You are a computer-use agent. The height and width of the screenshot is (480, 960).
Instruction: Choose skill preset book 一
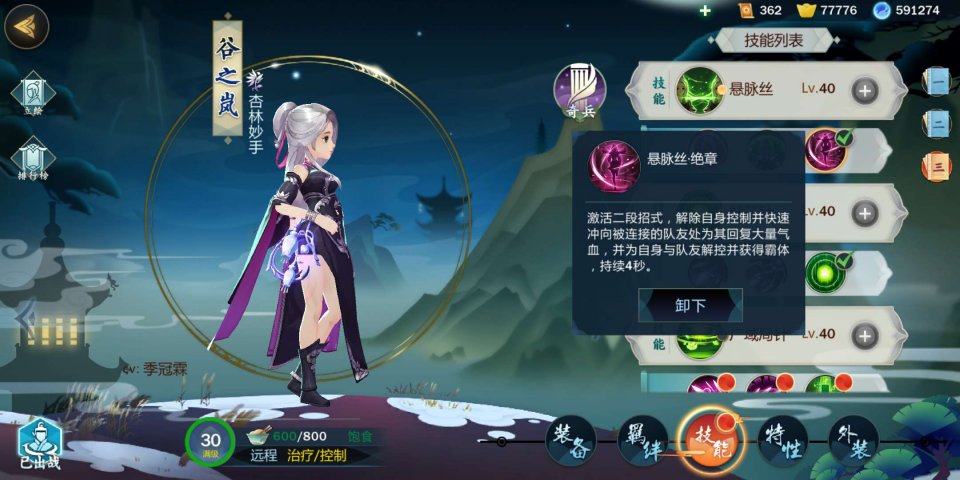tap(937, 80)
